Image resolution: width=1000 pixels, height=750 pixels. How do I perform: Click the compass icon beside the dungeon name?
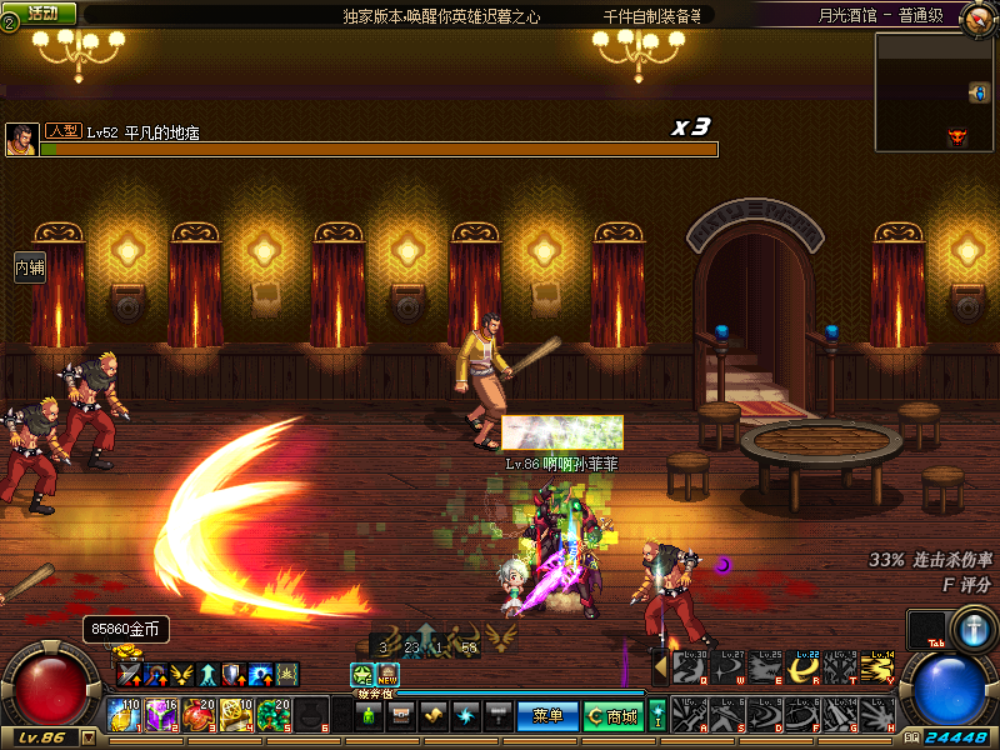(x=976, y=17)
